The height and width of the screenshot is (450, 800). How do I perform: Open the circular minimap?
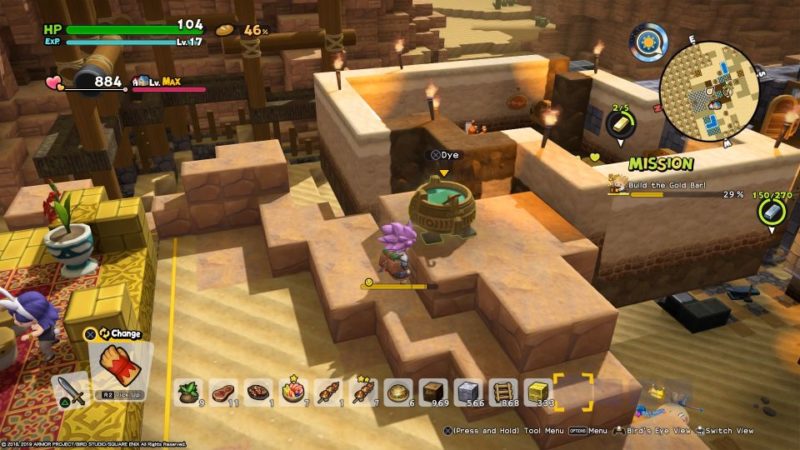click(x=708, y=91)
